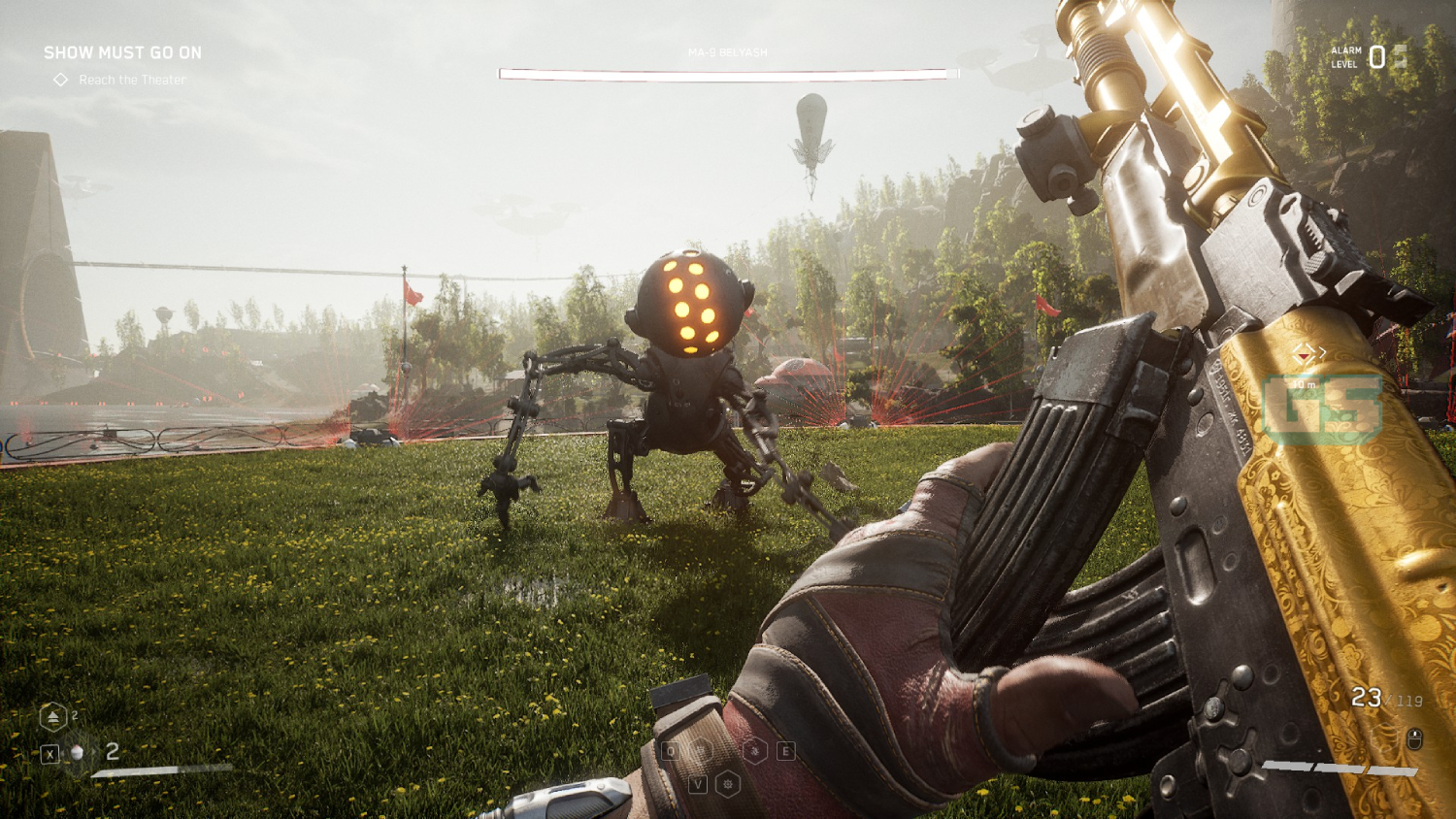Activate the Q skill hexagon keybind icon
The width and height of the screenshot is (1456, 819).
[x=670, y=750]
